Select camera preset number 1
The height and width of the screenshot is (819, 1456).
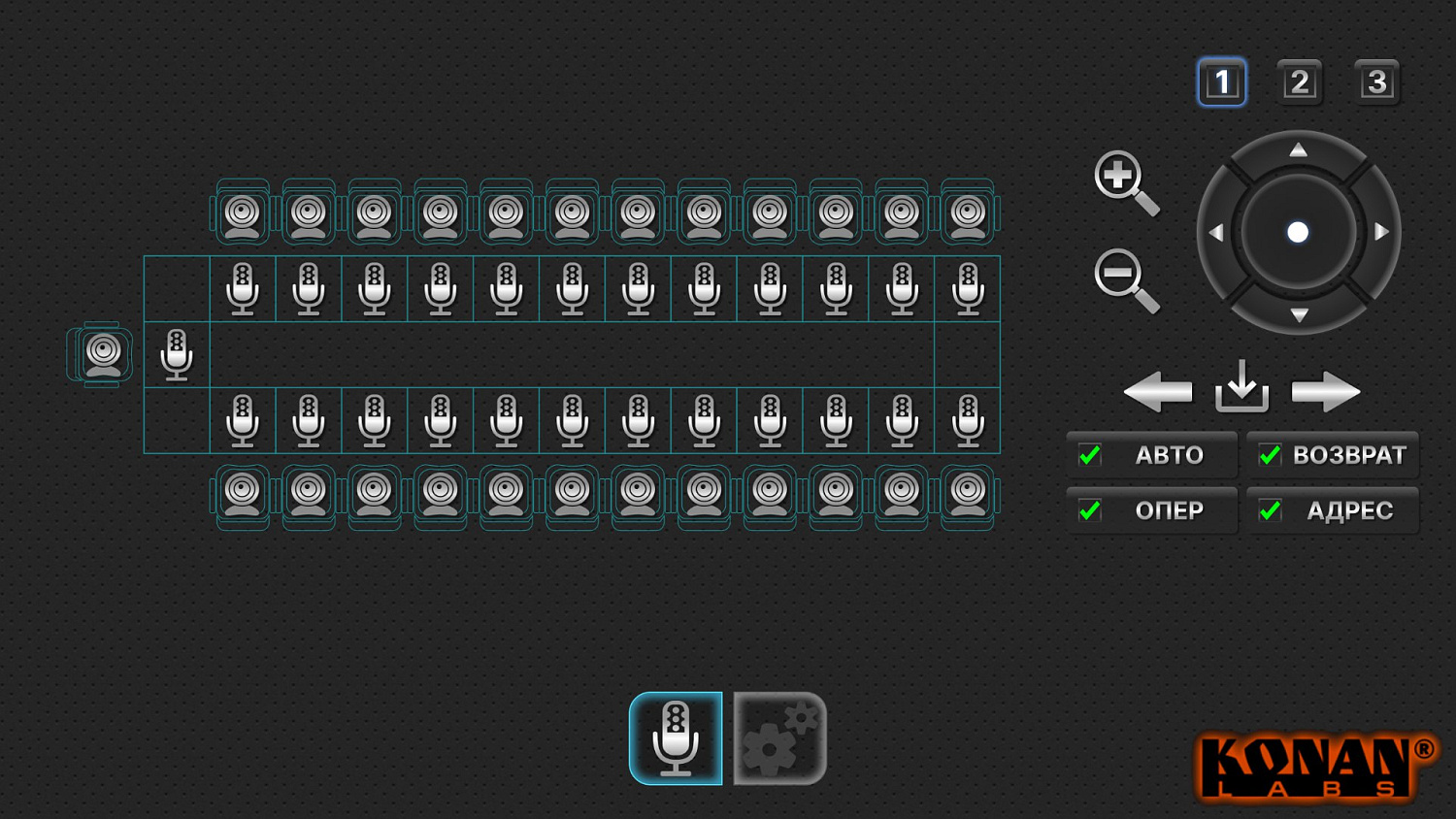(x=1221, y=82)
